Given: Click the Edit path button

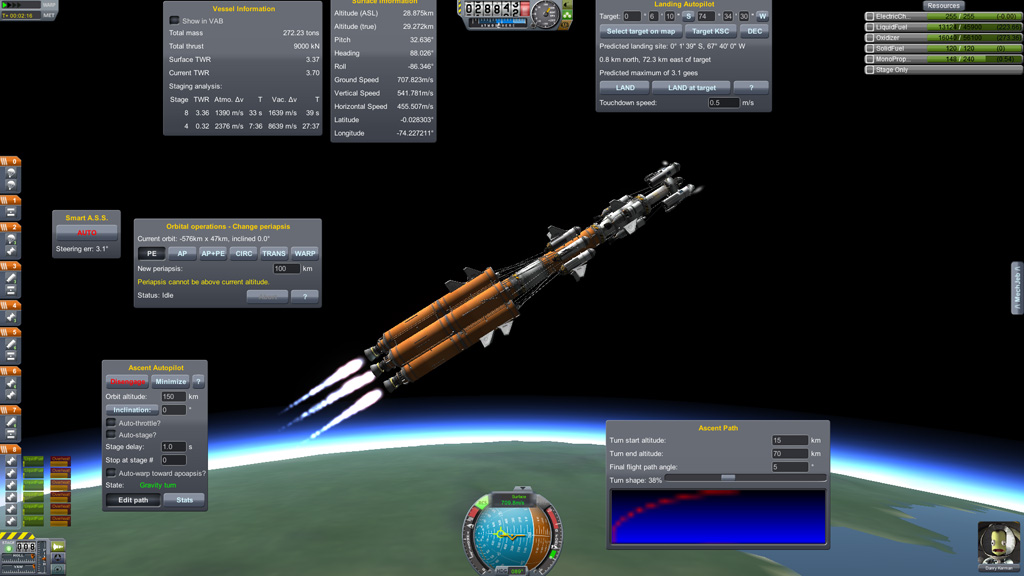Looking at the screenshot, I should coord(133,500).
